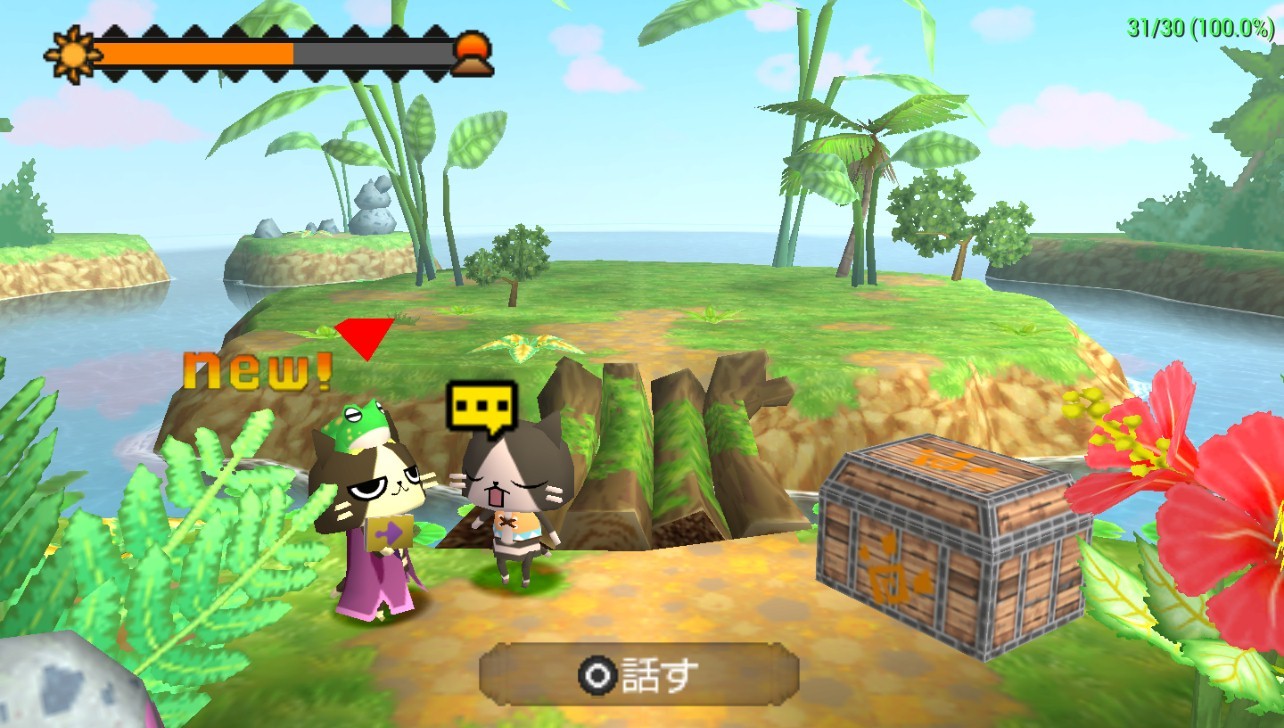Click the yellow speech bubble icon
The width and height of the screenshot is (1284, 728).
(x=482, y=408)
